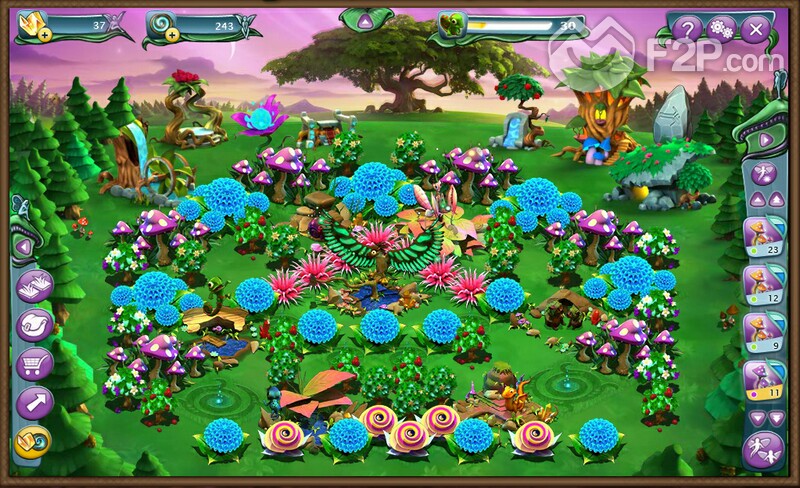Close the game with the X button
This screenshot has height=488, width=800.
pos(755,29)
